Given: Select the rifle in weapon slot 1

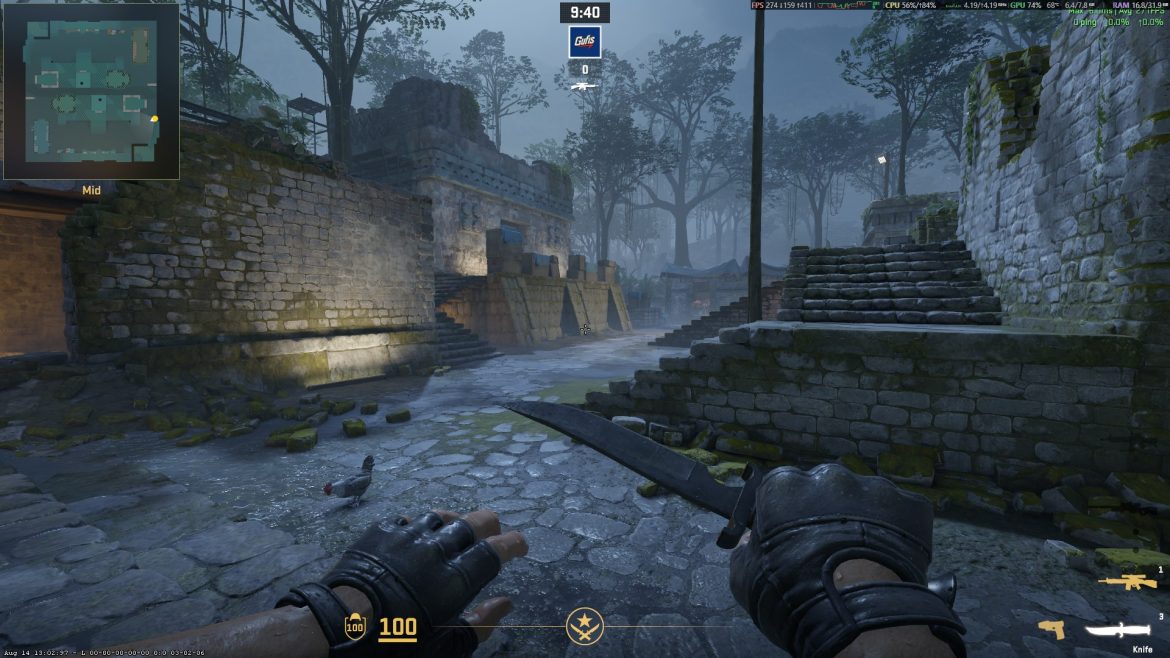Looking at the screenshot, I should tap(1127, 582).
